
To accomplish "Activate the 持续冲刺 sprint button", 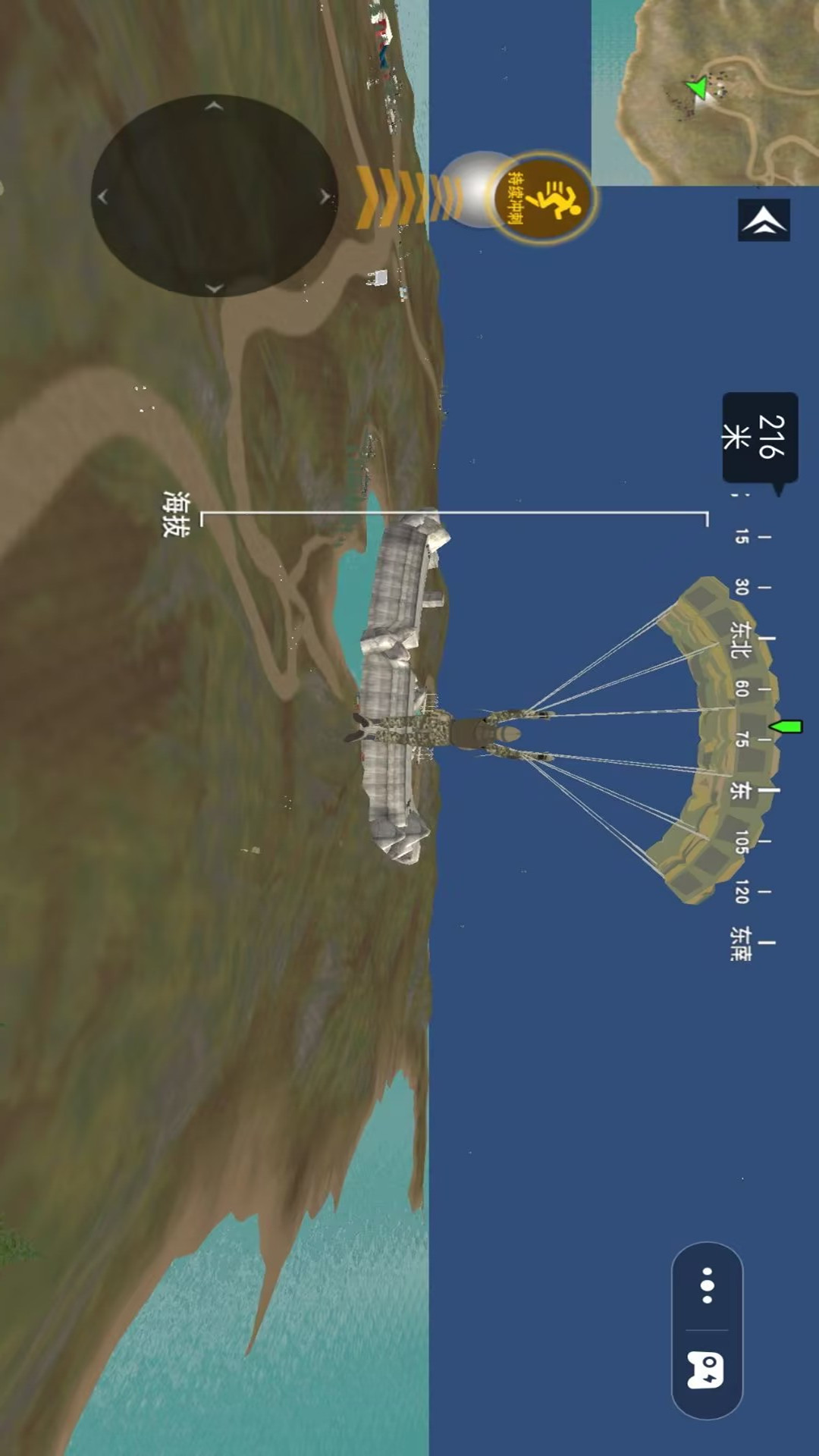I will [543, 197].
